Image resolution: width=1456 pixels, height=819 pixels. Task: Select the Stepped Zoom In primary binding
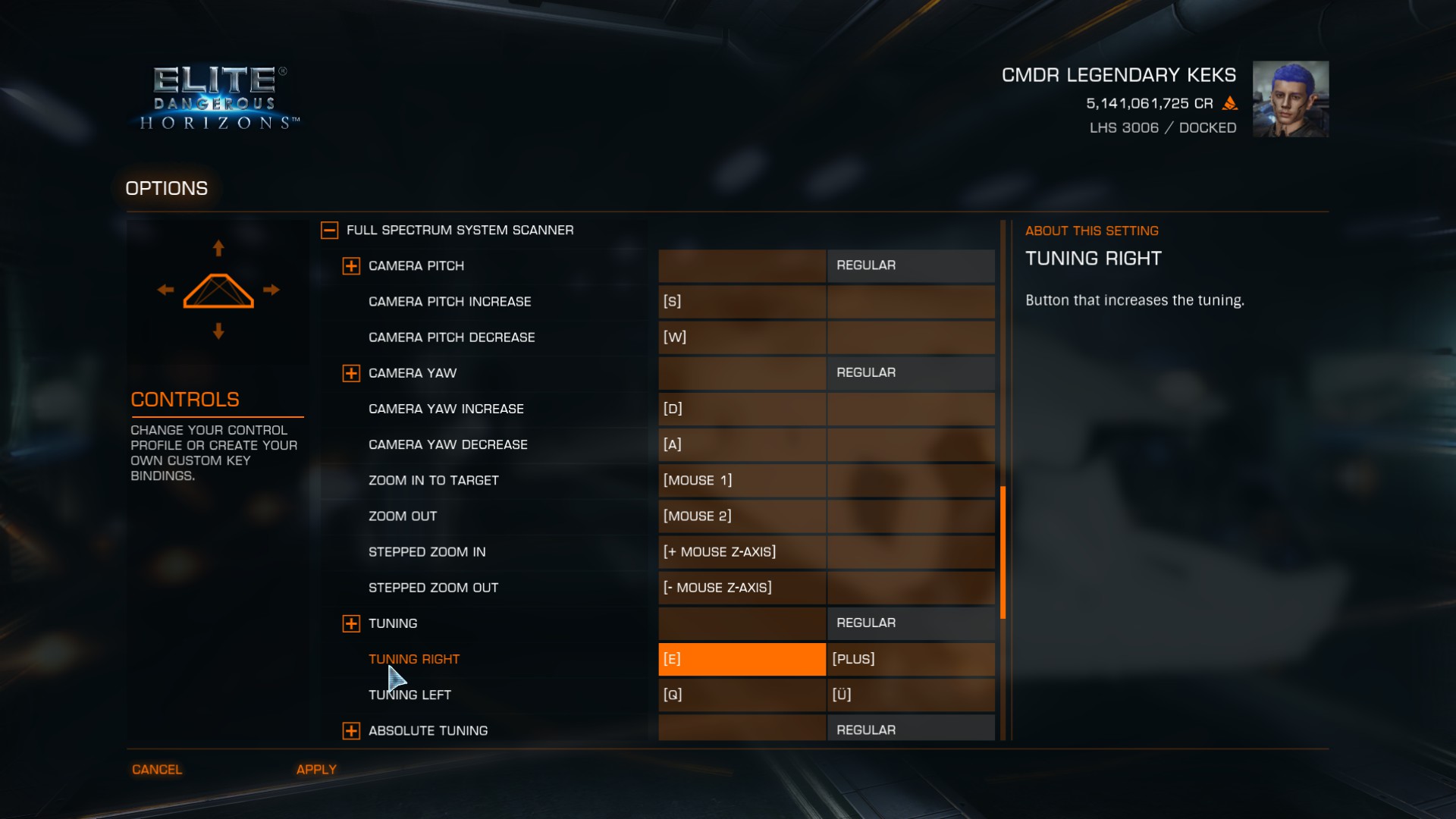click(741, 552)
